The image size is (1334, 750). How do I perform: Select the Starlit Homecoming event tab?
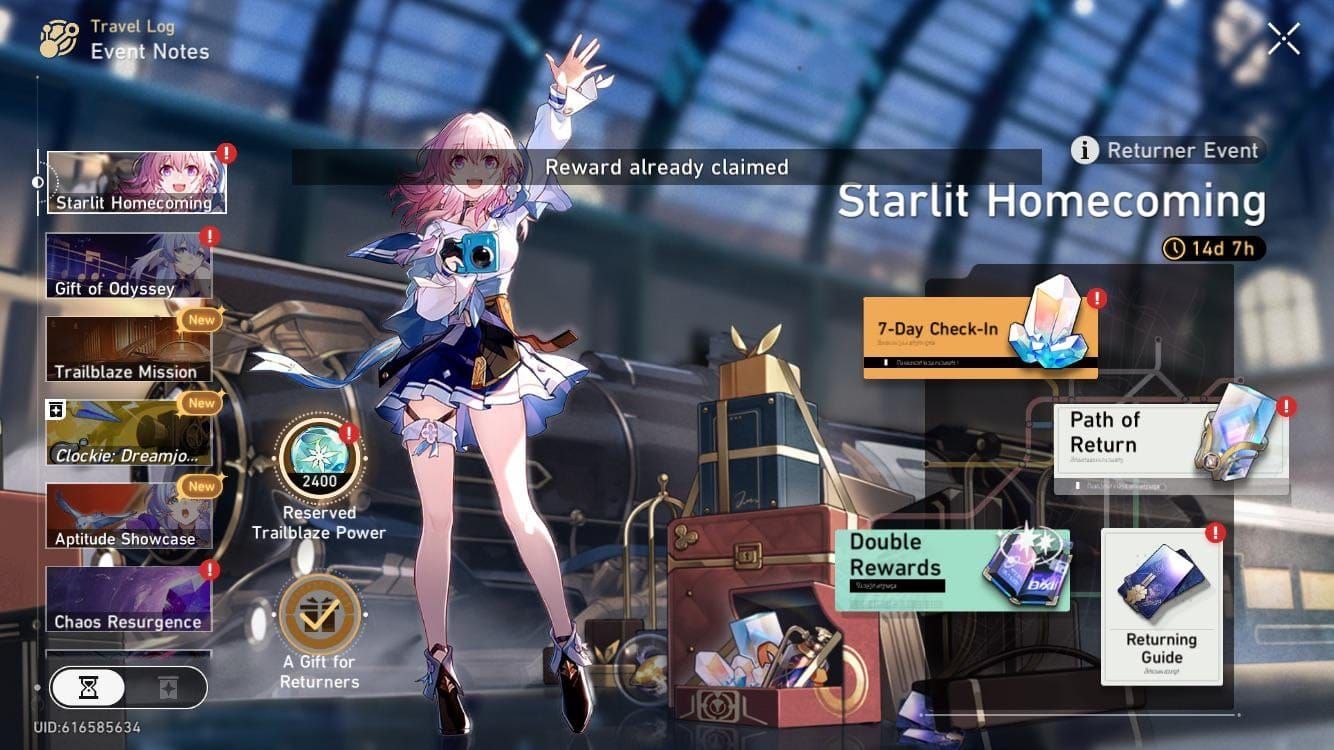tap(136, 183)
